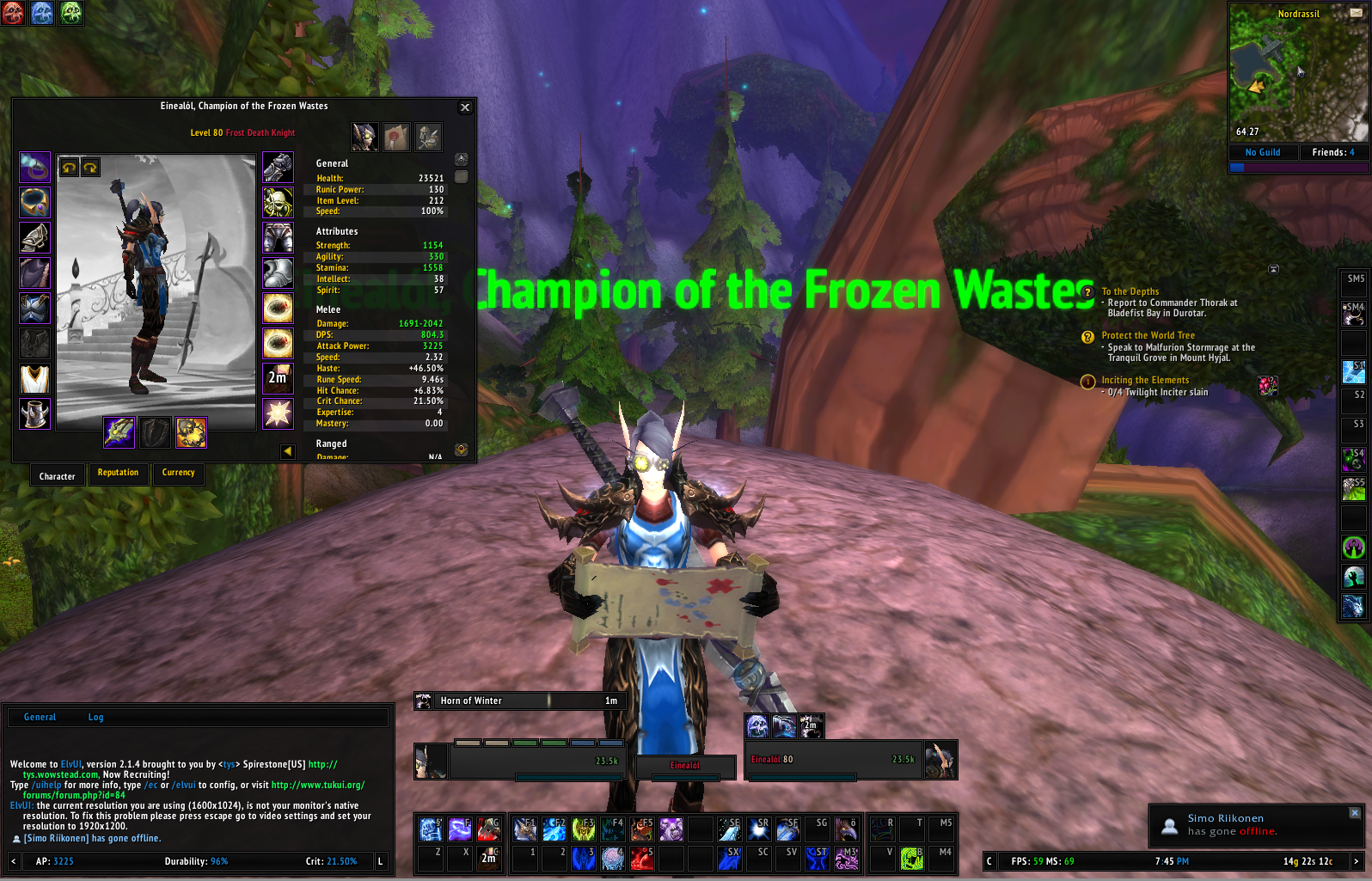Open the Nordrassil minimap
This screenshot has width=1372, height=881.
pyautogui.click(x=1298, y=73)
